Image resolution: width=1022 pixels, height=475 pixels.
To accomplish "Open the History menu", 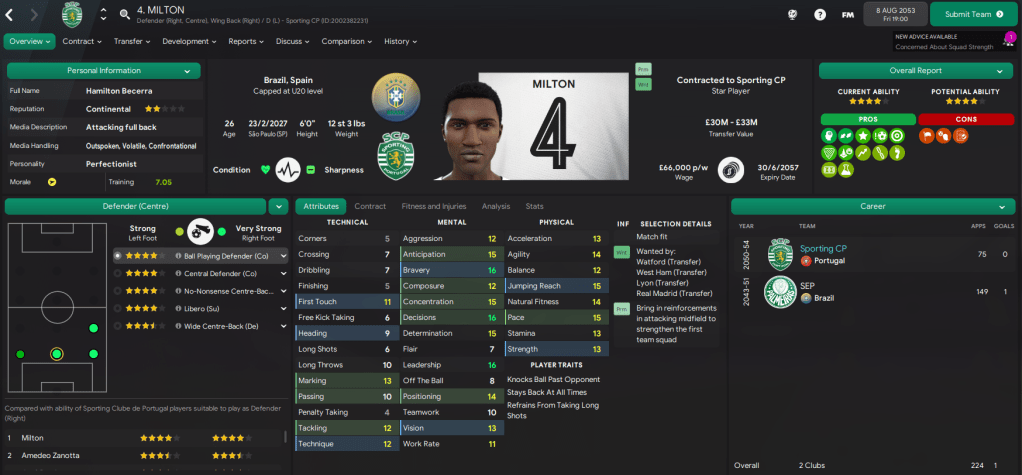I will (401, 41).
